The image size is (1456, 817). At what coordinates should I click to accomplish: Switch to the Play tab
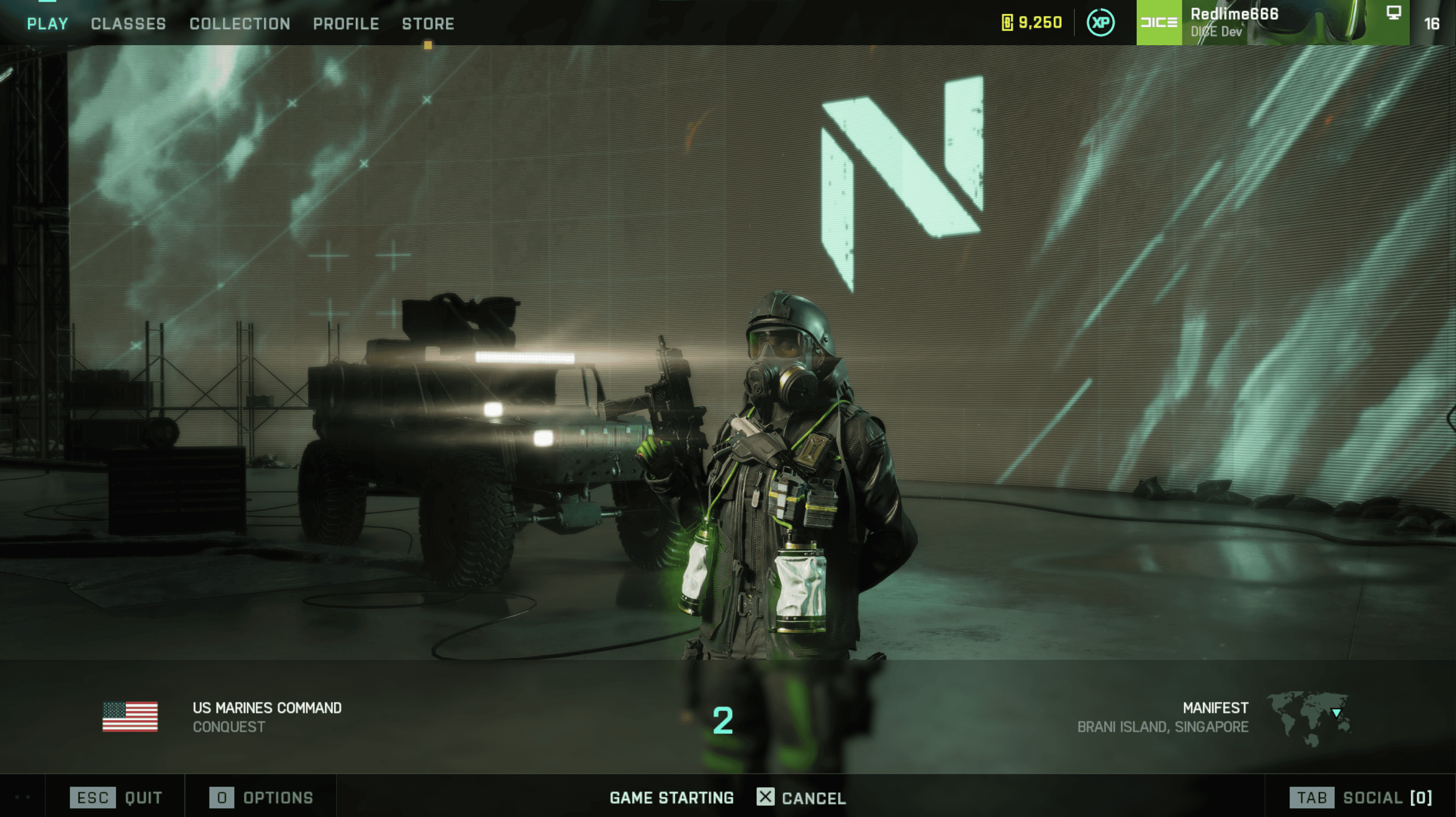click(x=47, y=24)
